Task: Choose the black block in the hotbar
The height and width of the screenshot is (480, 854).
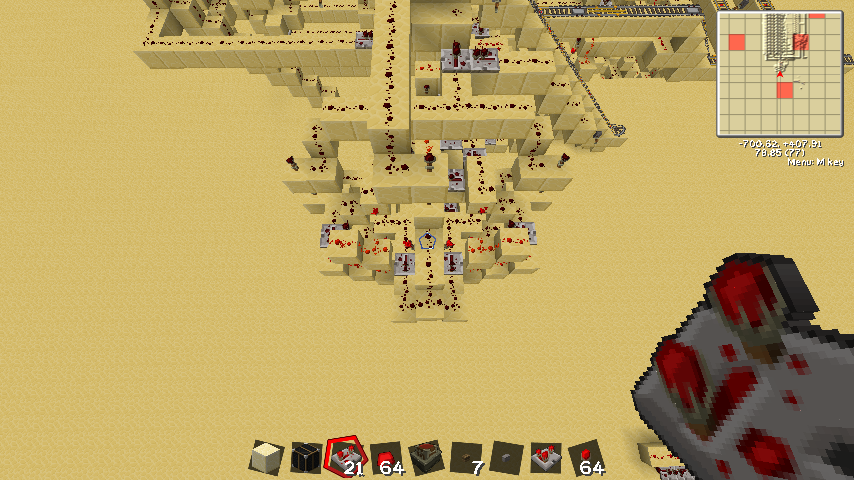Action: point(305,458)
